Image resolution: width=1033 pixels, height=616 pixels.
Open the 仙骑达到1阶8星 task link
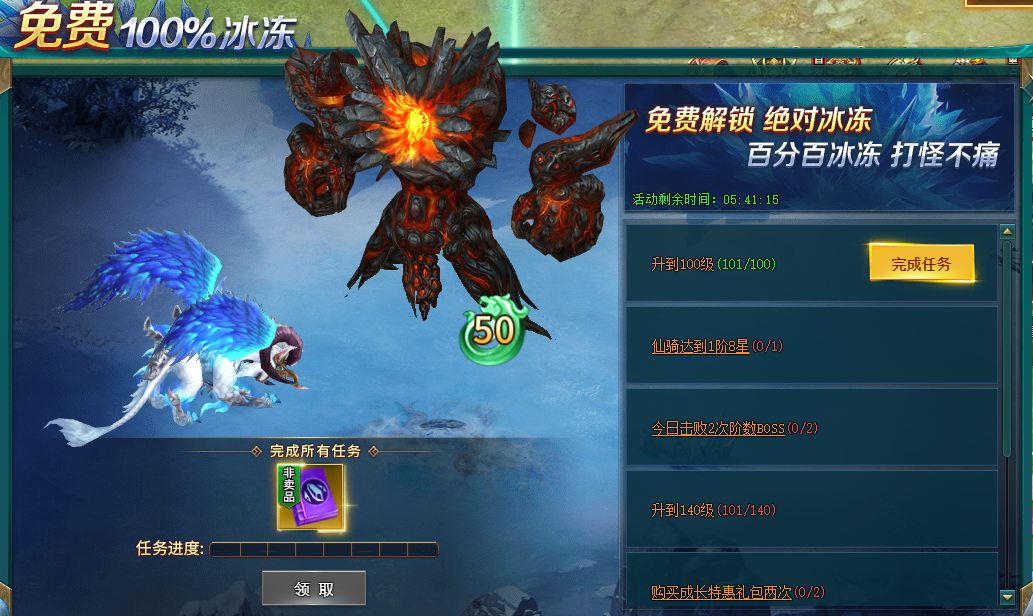(x=700, y=347)
